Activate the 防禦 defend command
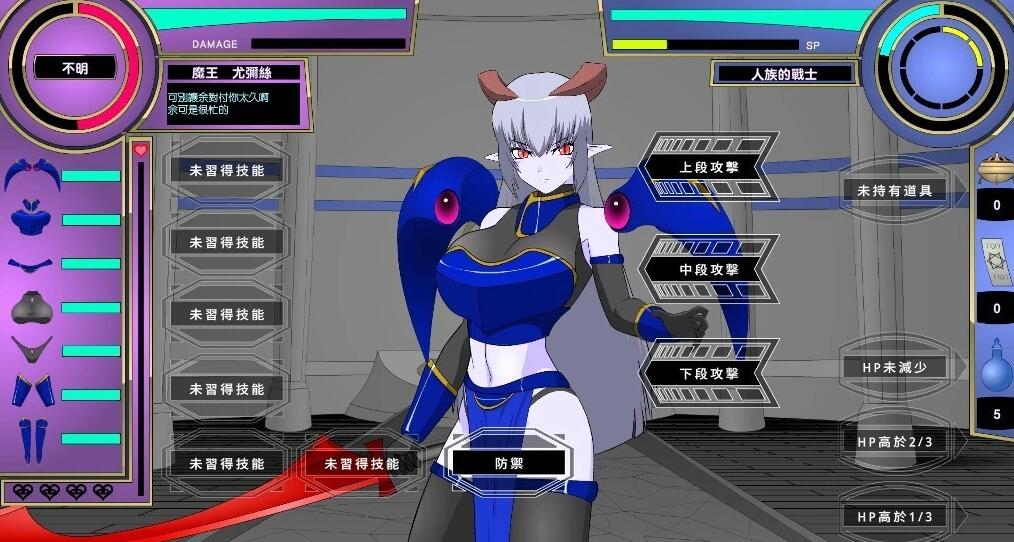1014x542 pixels. tap(509, 462)
